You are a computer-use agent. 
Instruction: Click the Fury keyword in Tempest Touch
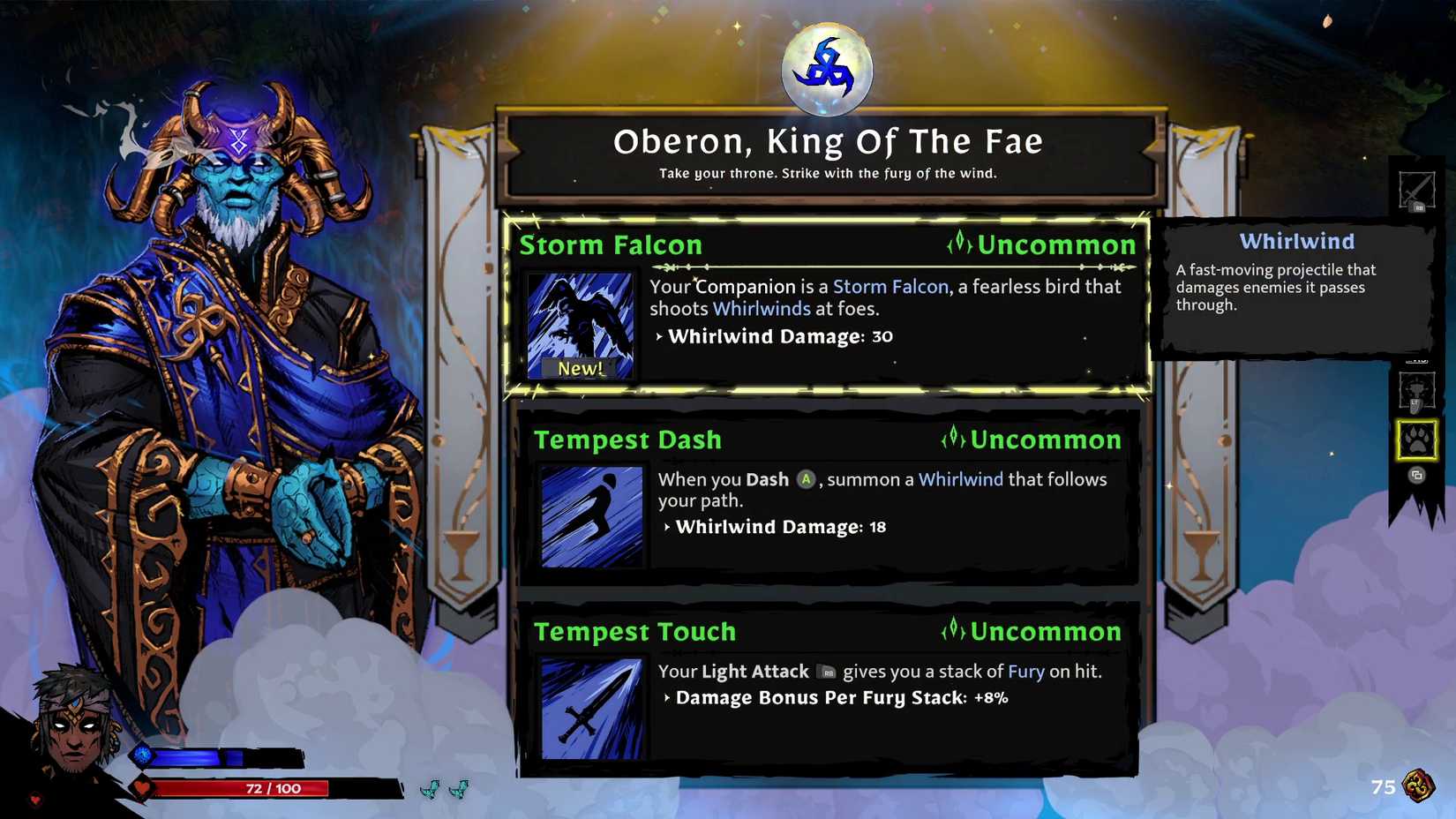[x=1025, y=672]
